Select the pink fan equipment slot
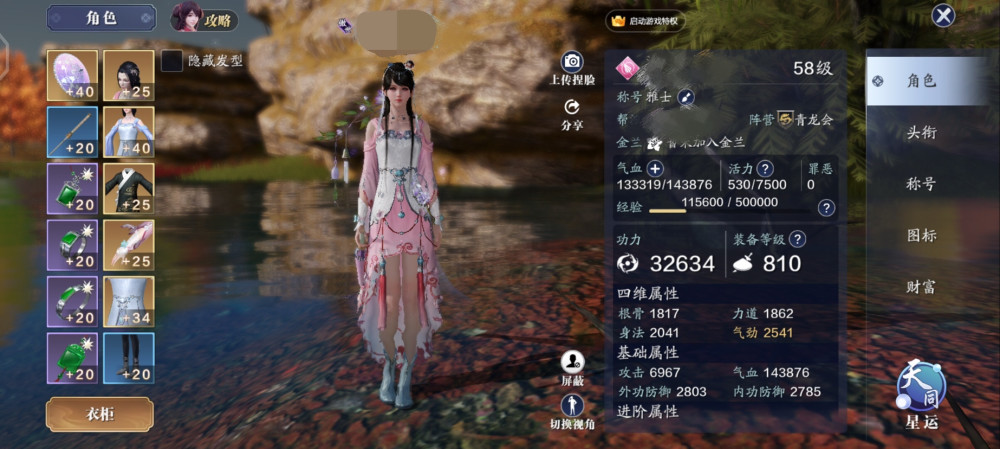The height and width of the screenshot is (449, 1000). pos(72,75)
